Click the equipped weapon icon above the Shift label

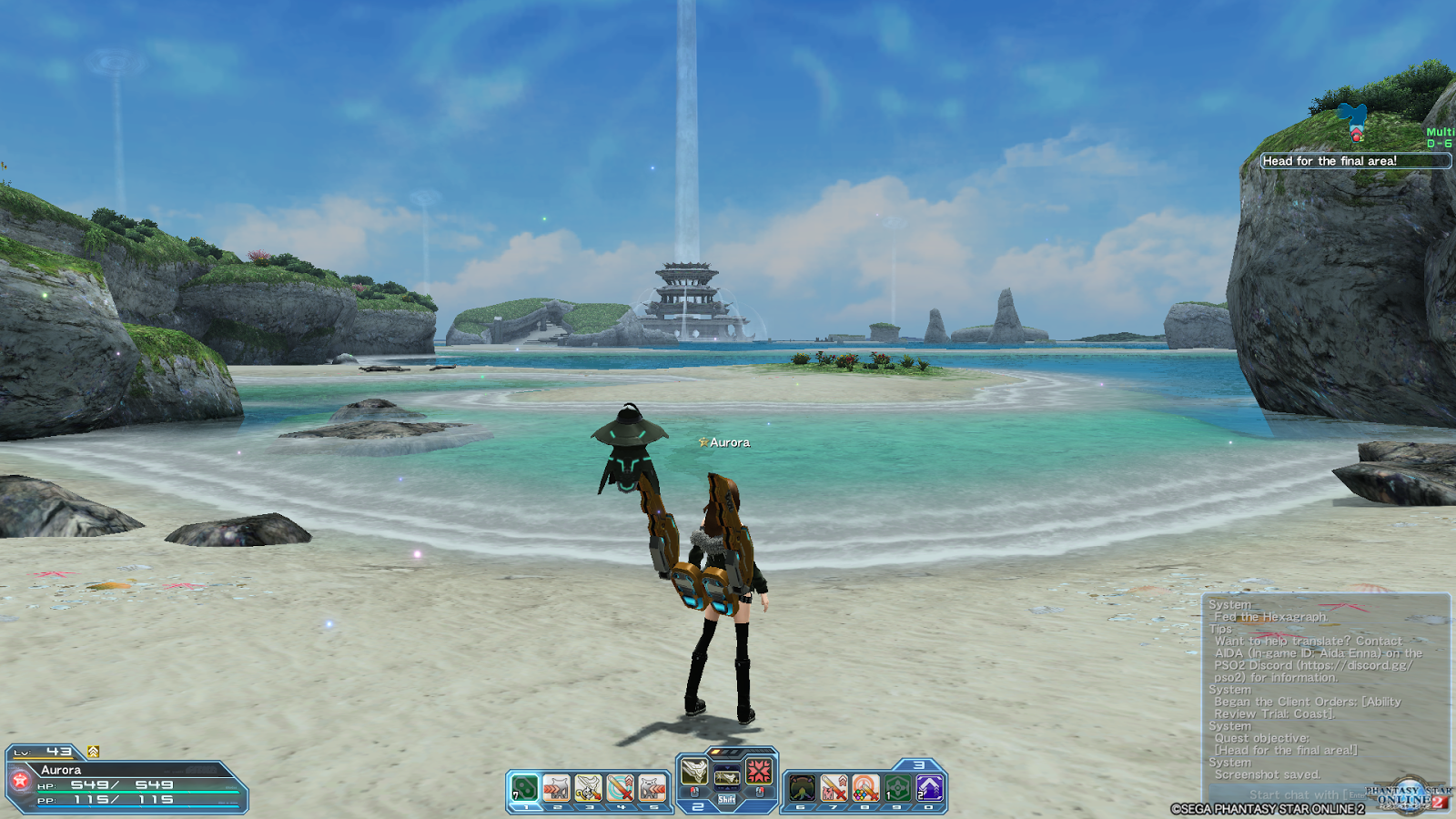point(726,776)
